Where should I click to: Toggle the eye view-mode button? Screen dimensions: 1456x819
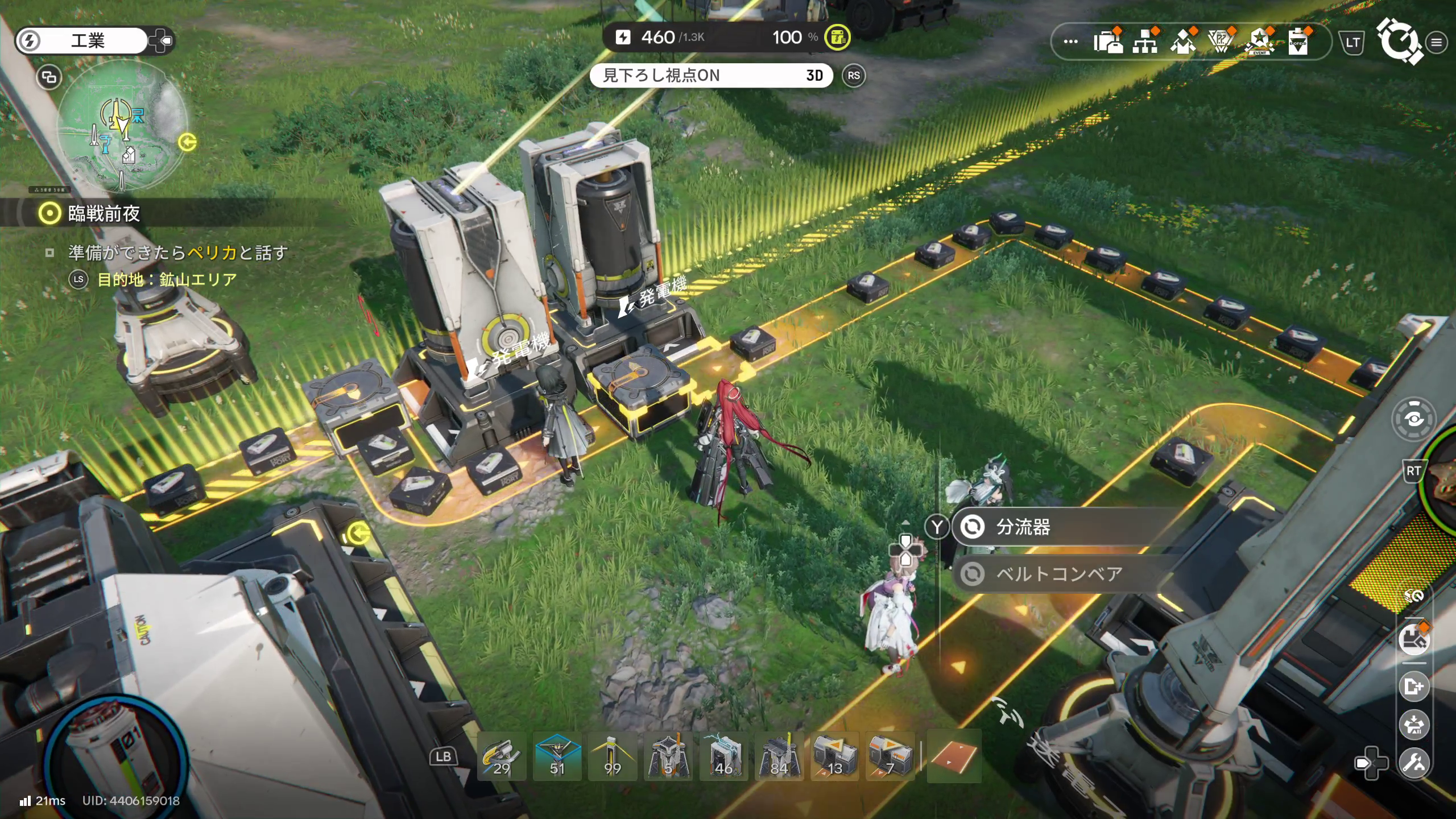(x=1414, y=420)
